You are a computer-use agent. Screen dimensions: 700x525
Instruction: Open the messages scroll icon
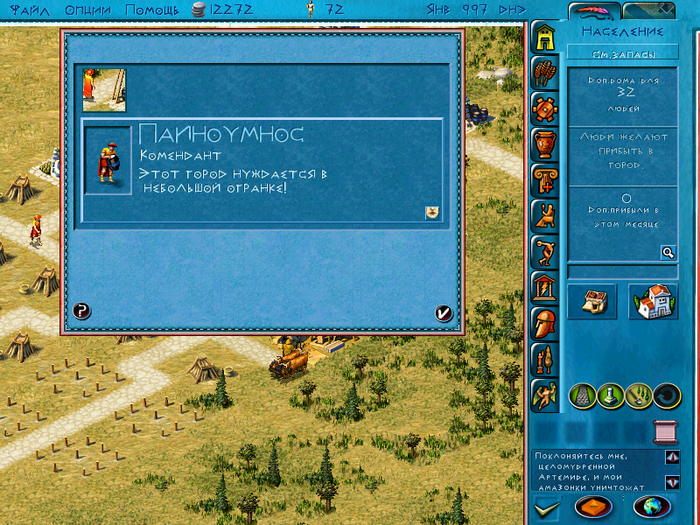pos(663,431)
